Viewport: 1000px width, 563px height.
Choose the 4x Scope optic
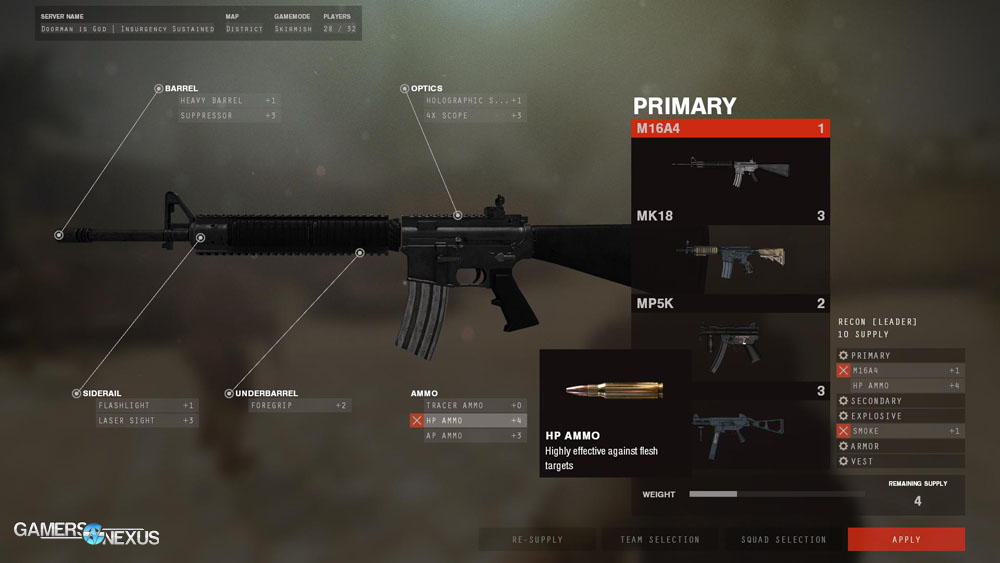pyautogui.click(x=474, y=116)
